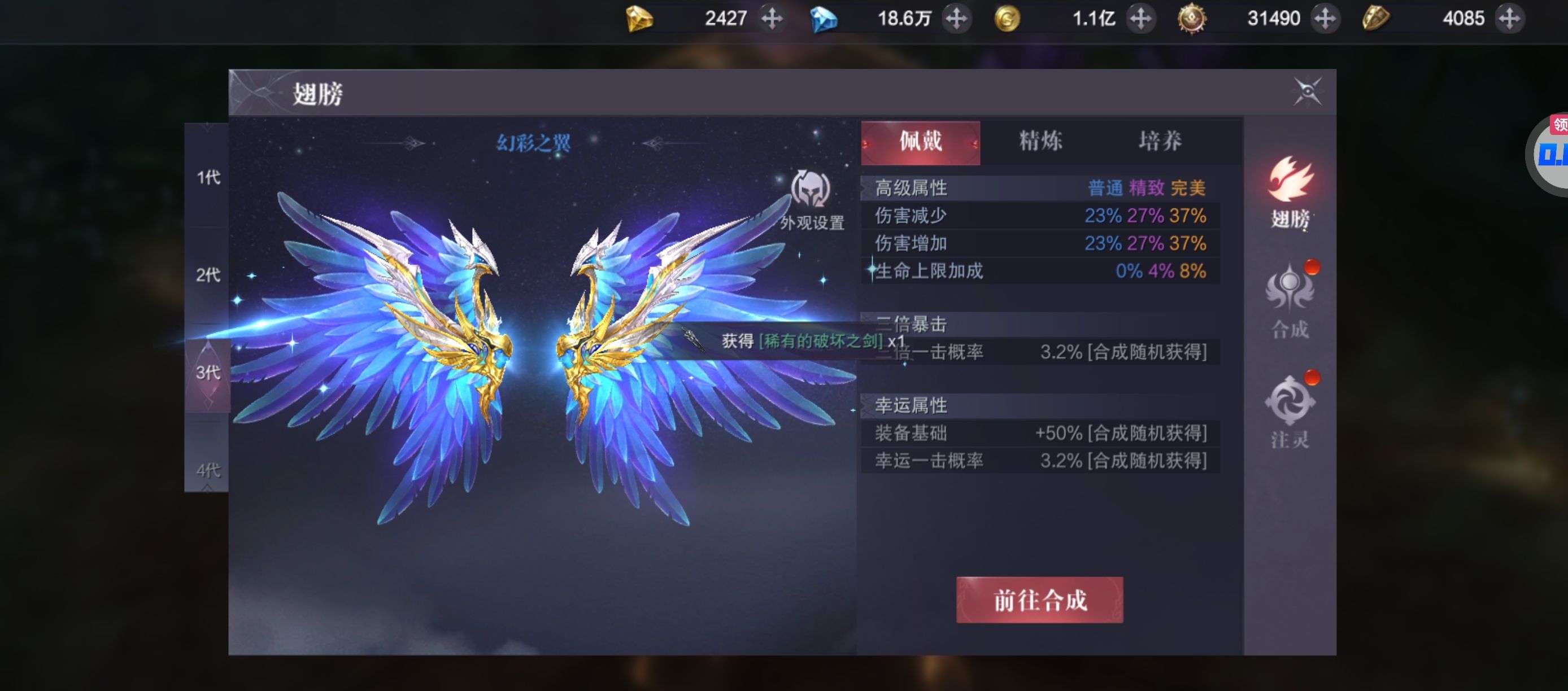Switch to the 佩戴 tab
Image resolution: width=1568 pixels, height=691 pixels.
(920, 142)
